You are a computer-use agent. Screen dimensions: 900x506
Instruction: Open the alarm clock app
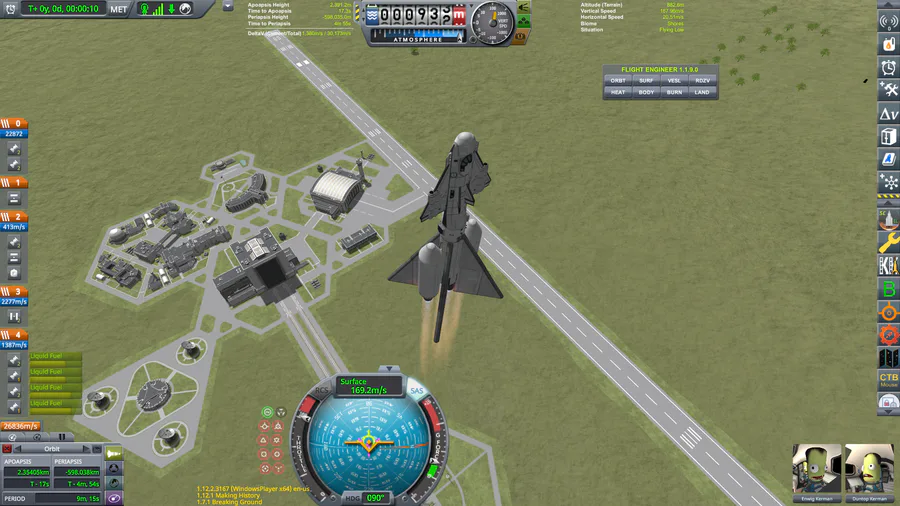[888, 67]
